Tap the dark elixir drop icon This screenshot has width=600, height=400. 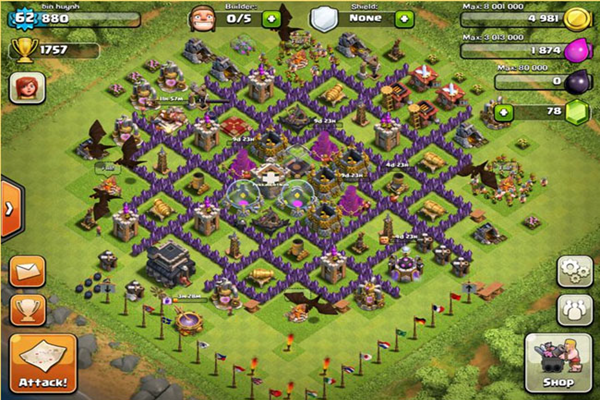click(575, 82)
